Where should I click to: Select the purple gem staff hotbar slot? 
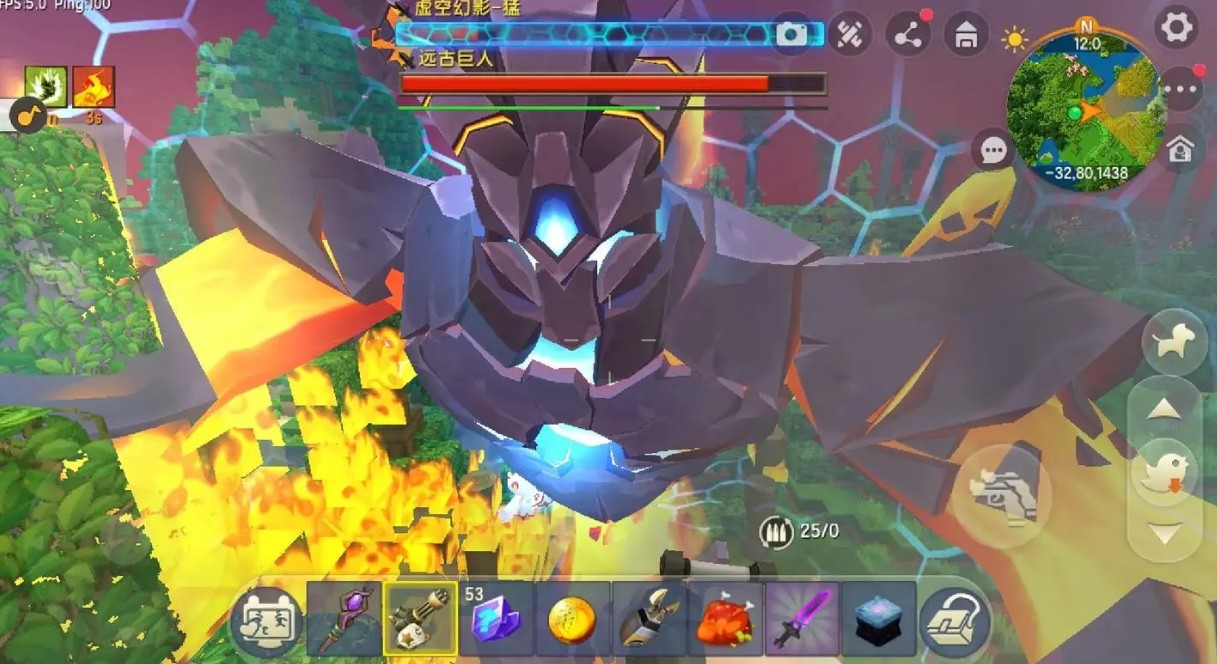344,619
